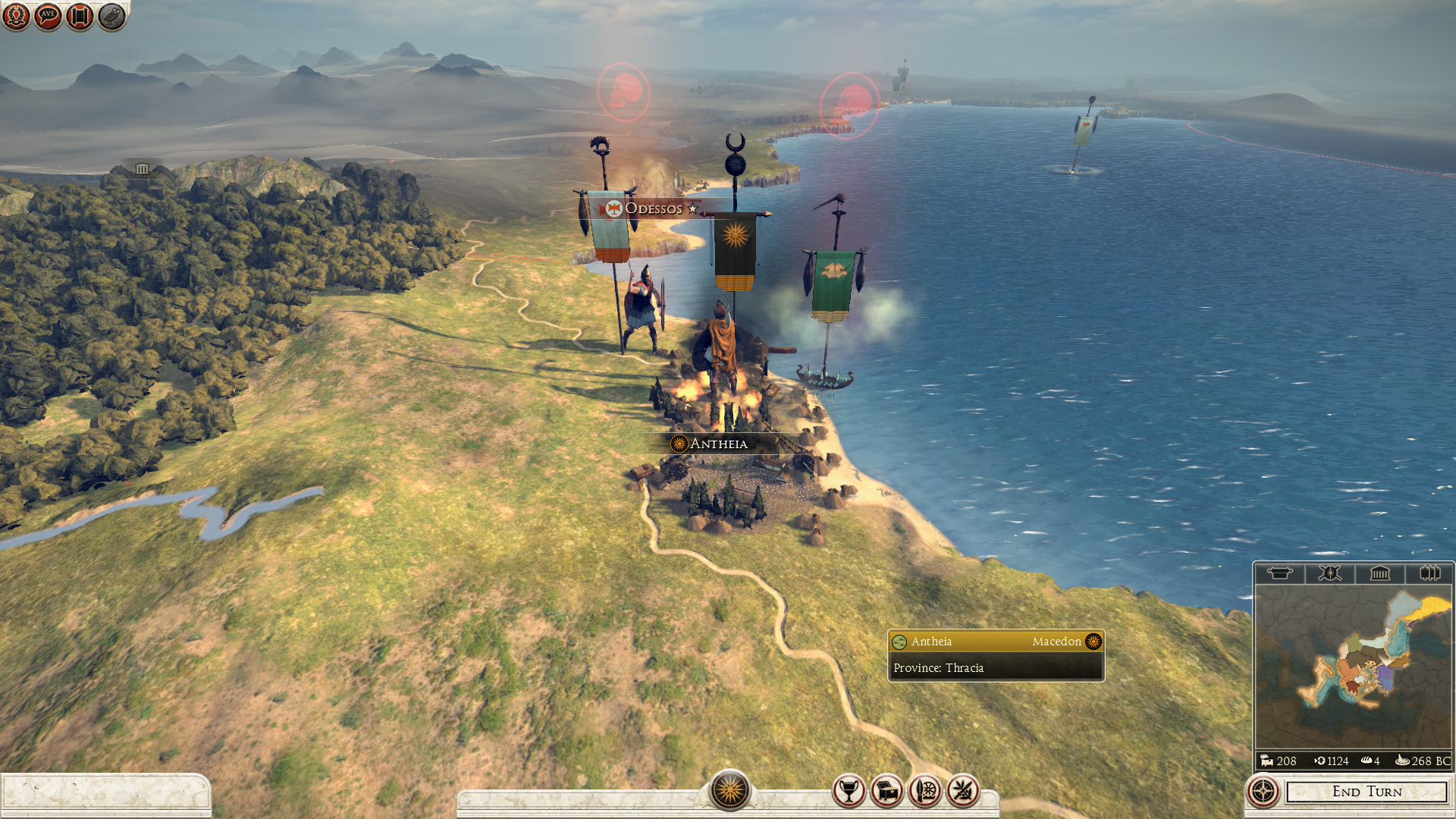Image resolution: width=1456 pixels, height=819 pixels.
Task: Select the scroll tab above the minimap
Action: [1279, 573]
